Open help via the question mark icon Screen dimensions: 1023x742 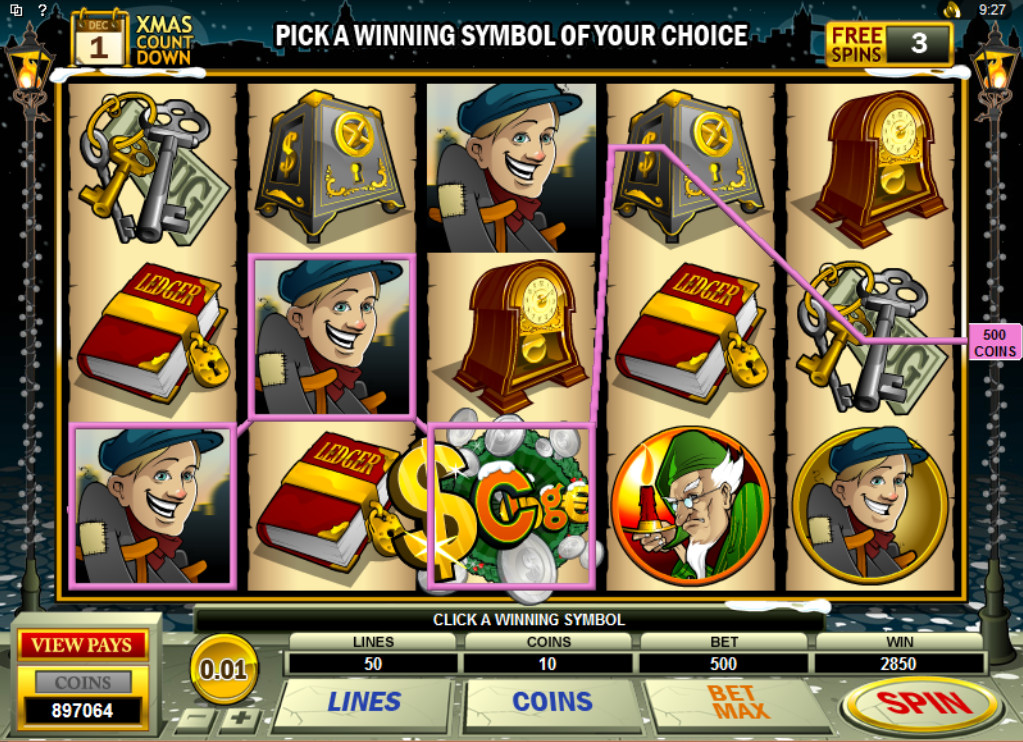click(42, 9)
